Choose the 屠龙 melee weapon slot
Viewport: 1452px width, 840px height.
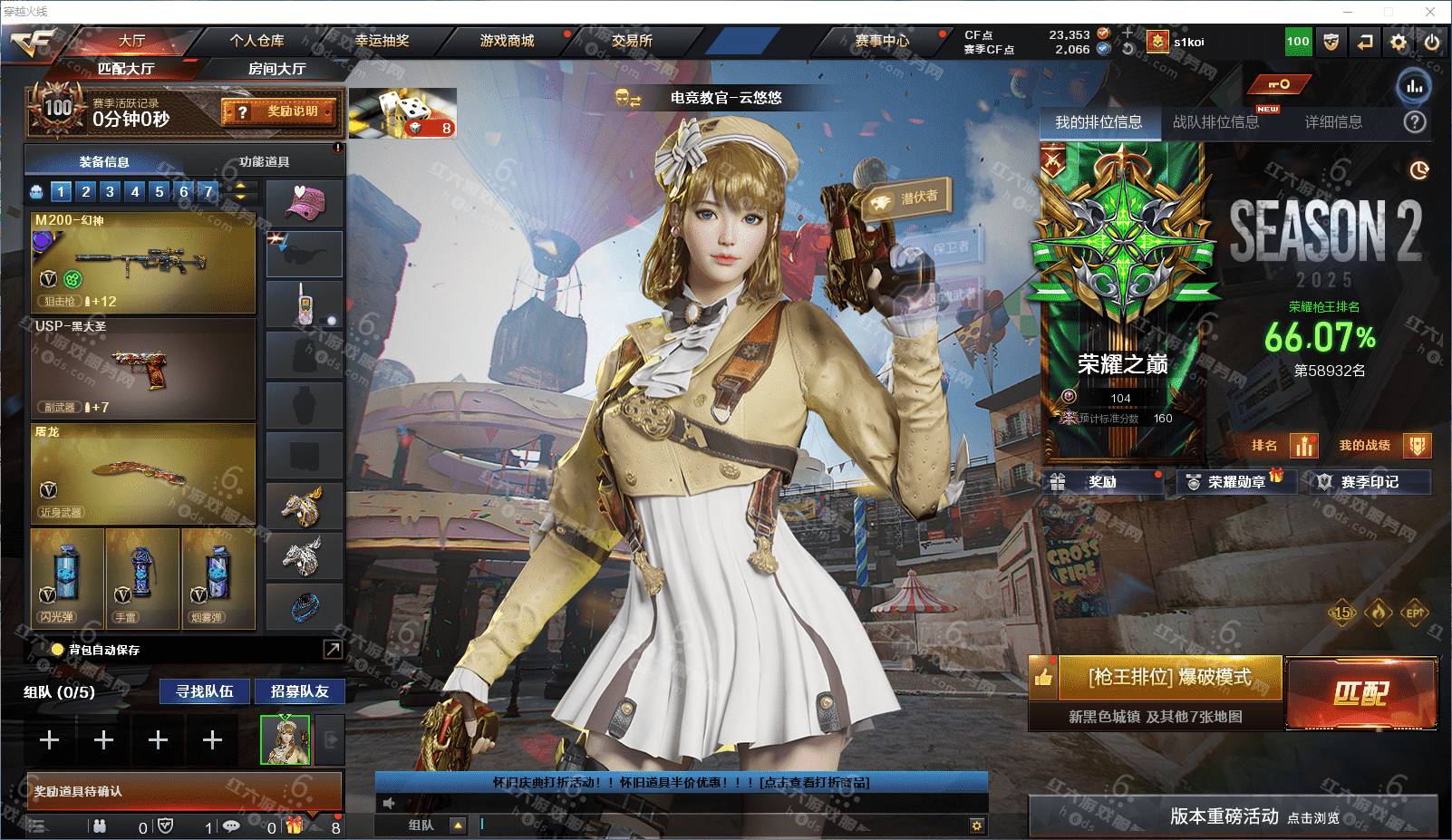coord(143,473)
